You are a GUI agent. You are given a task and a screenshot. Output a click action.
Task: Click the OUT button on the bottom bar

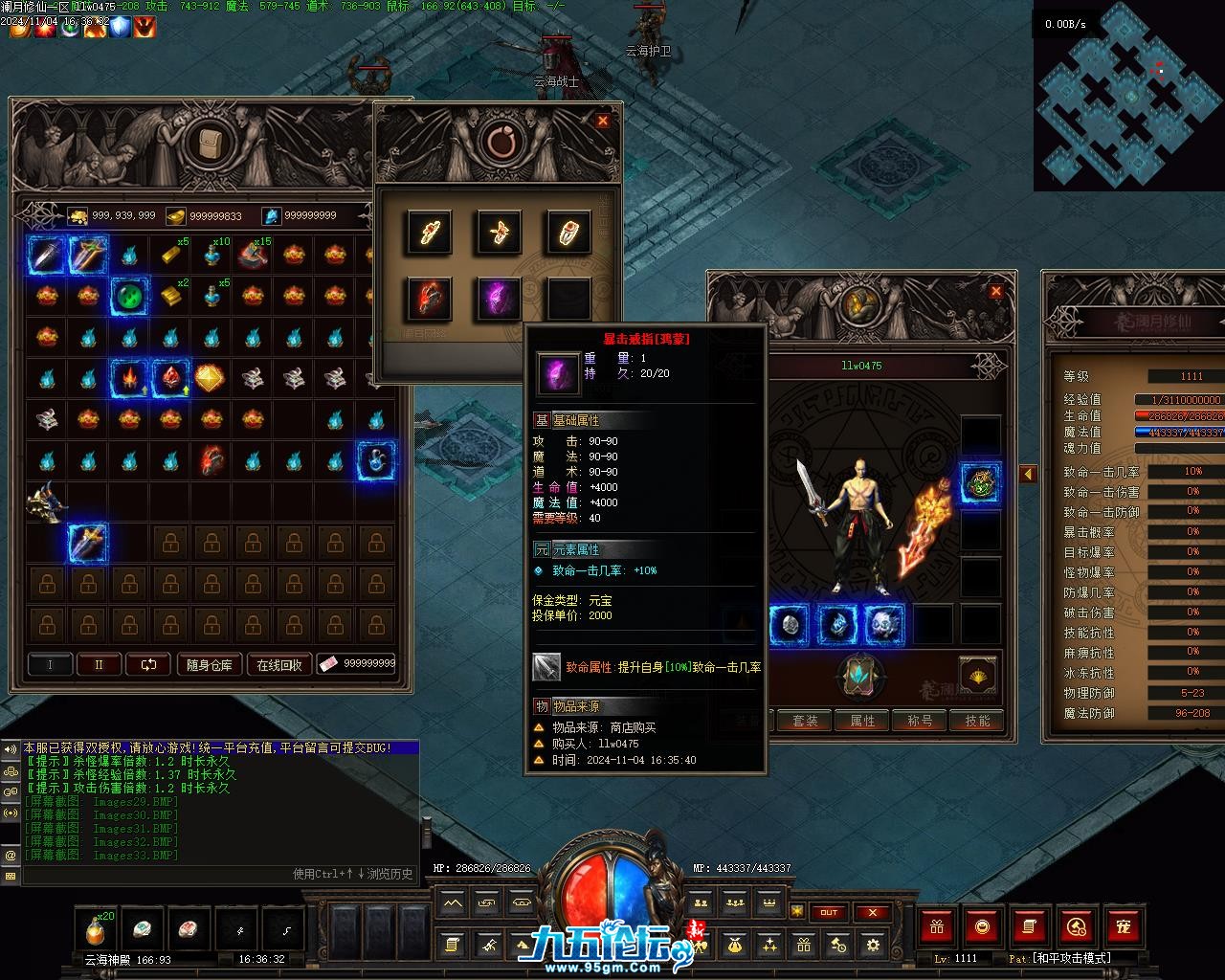(829, 912)
